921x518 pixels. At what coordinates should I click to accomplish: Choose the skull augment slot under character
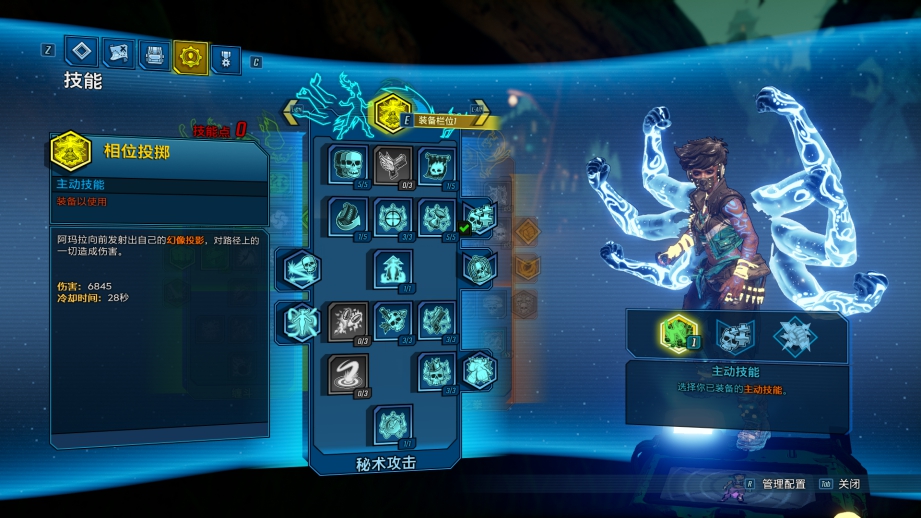tap(736, 334)
